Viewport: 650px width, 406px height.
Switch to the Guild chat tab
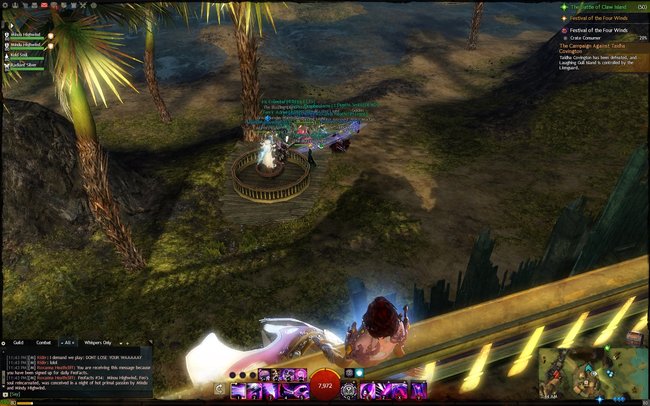pos(19,342)
